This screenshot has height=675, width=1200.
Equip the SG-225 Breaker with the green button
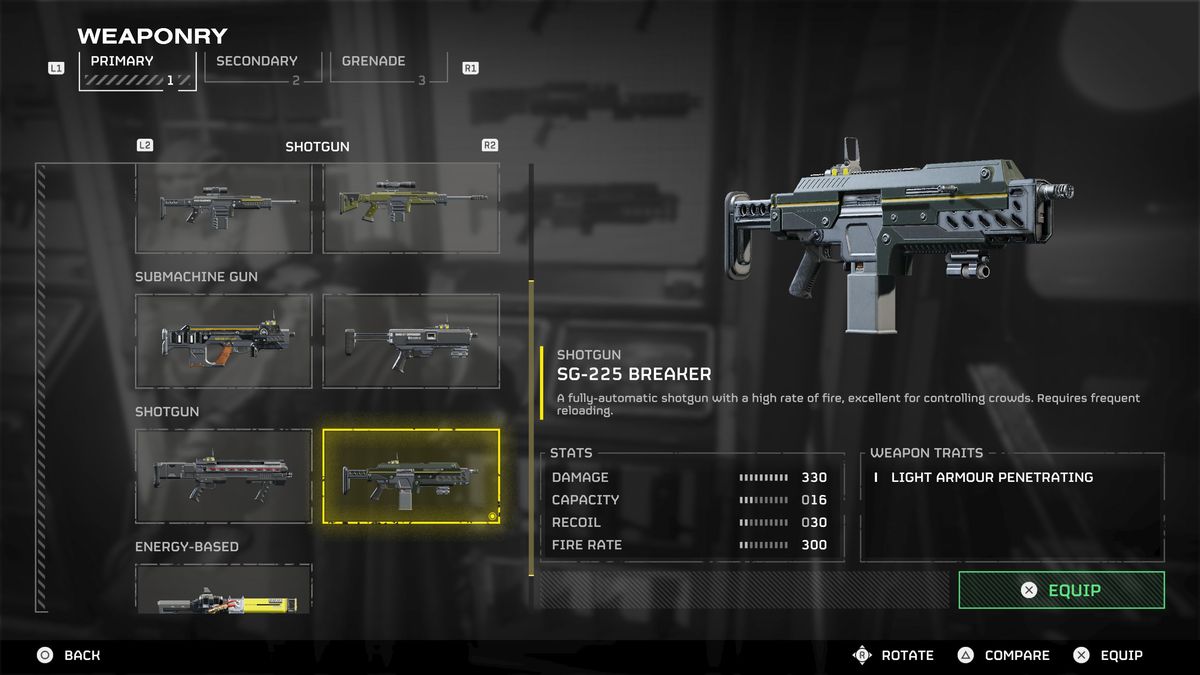[1061, 590]
